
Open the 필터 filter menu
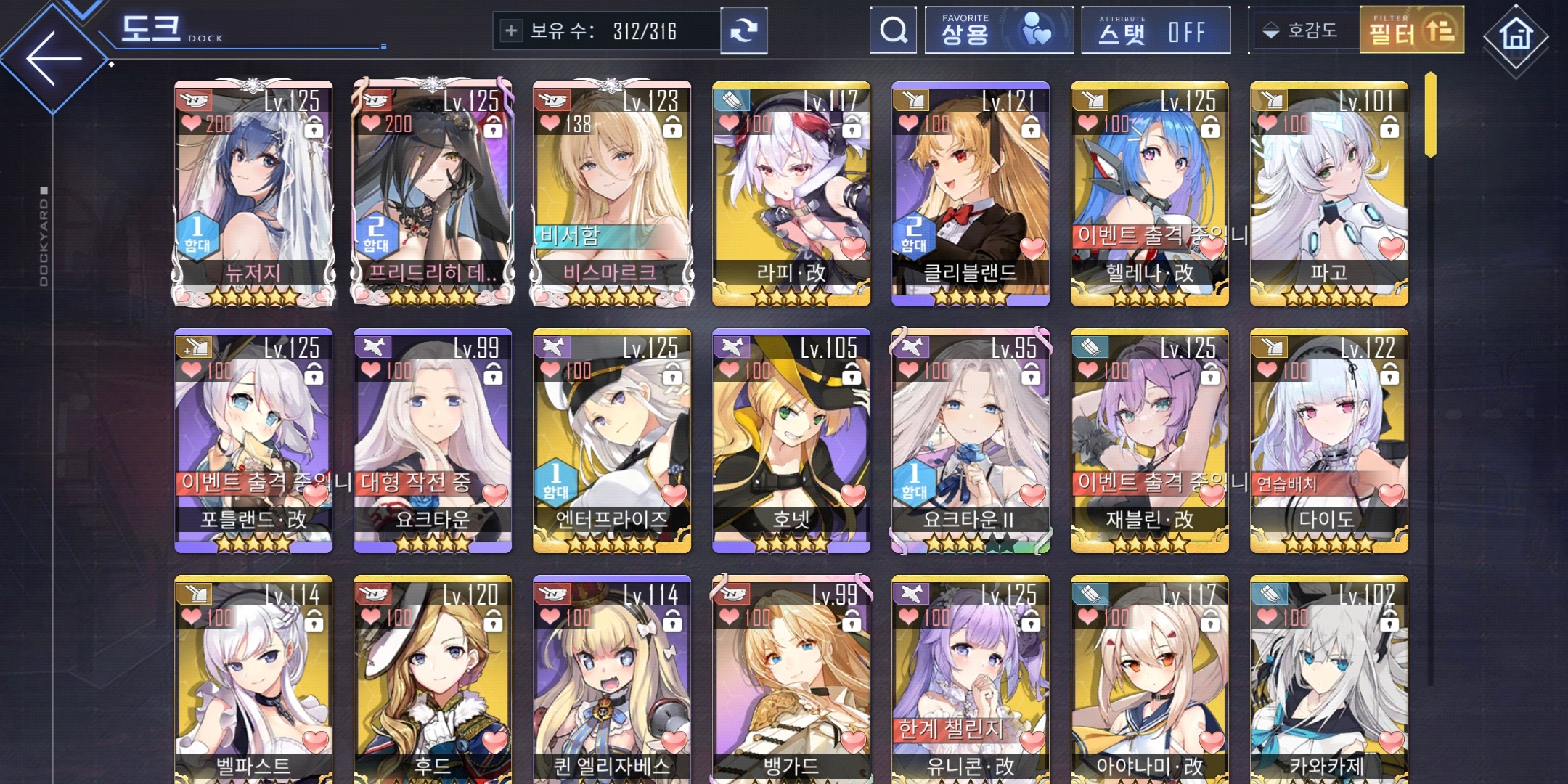click(x=1411, y=30)
